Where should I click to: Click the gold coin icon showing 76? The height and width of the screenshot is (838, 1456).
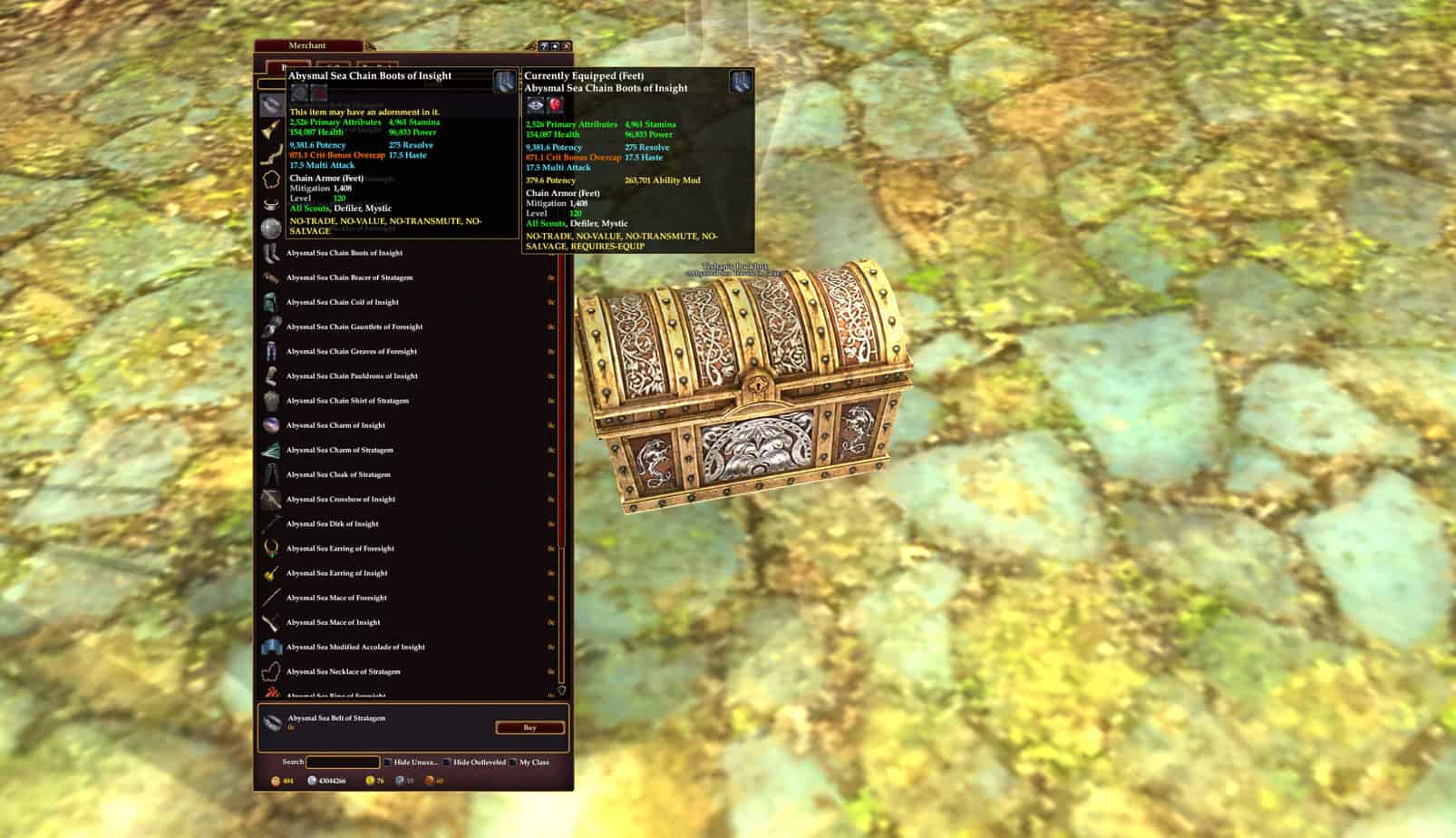[x=369, y=781]
